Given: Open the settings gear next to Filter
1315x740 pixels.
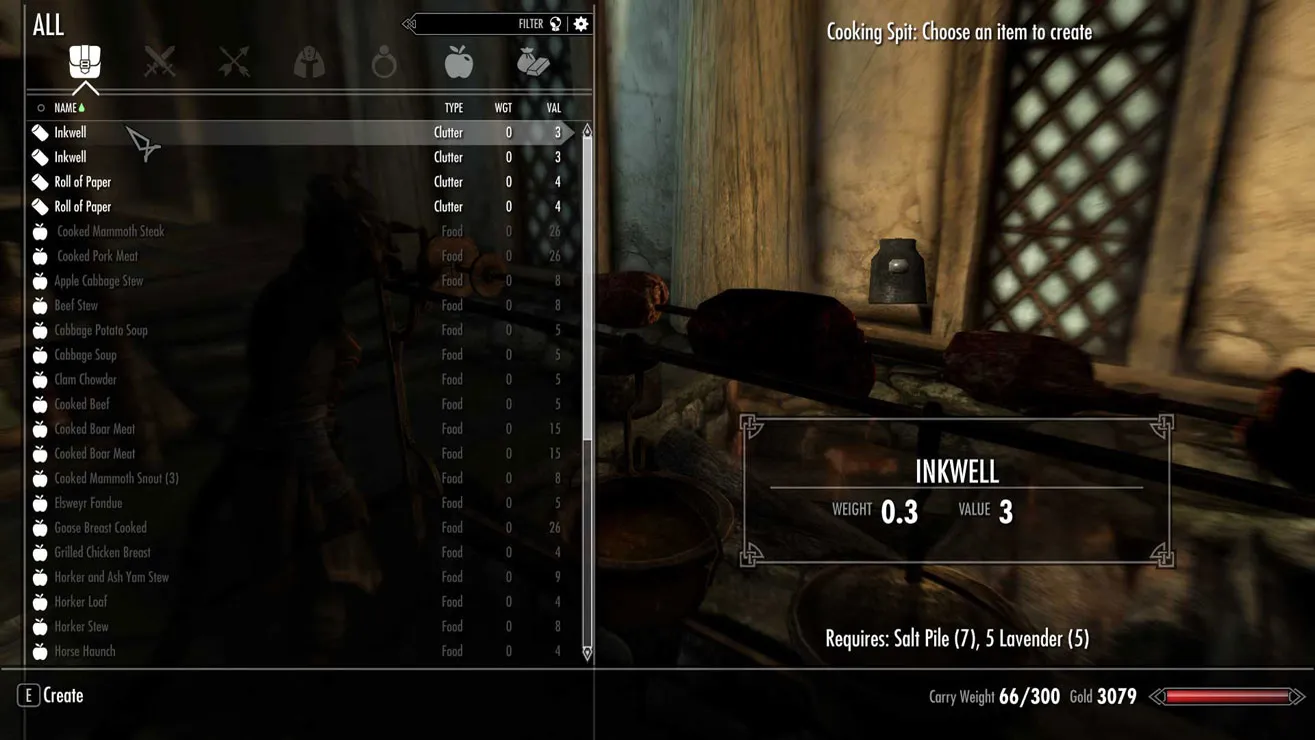Looking at the screenshot, I should (x=581, y=24).
